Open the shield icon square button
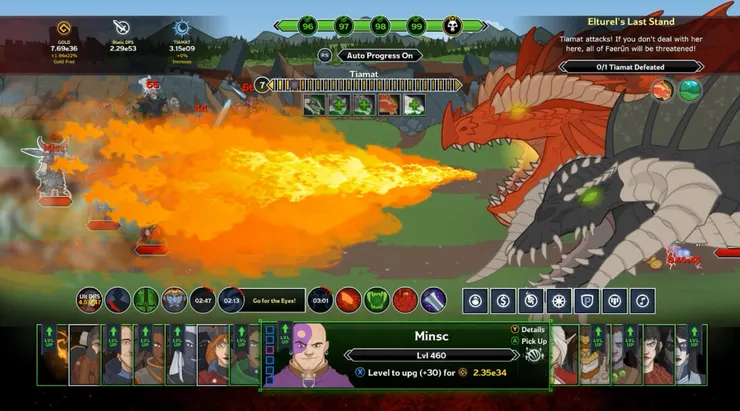Screen dimensions: 740x411 tap(588, 299)
